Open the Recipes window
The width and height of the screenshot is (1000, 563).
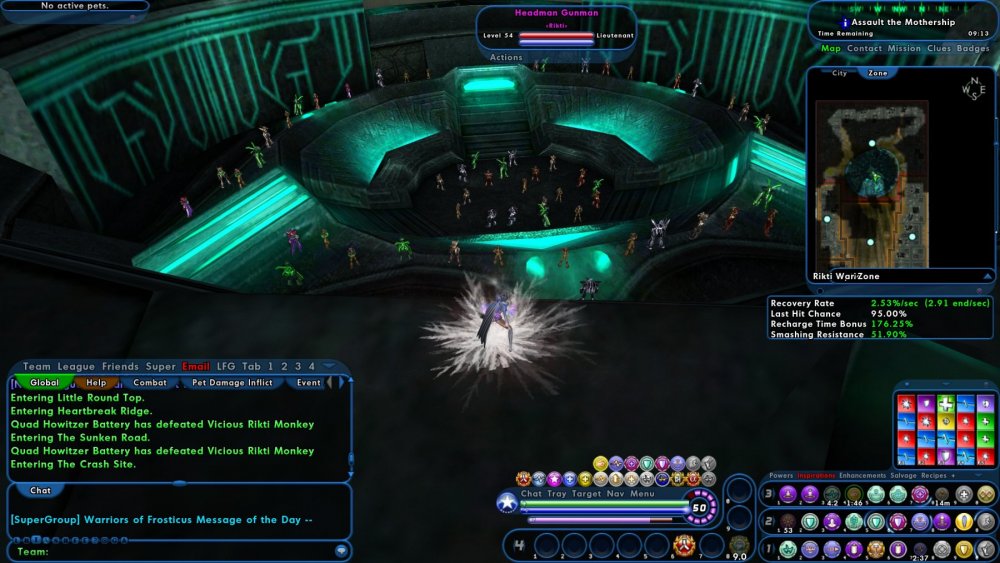point(936,476)
